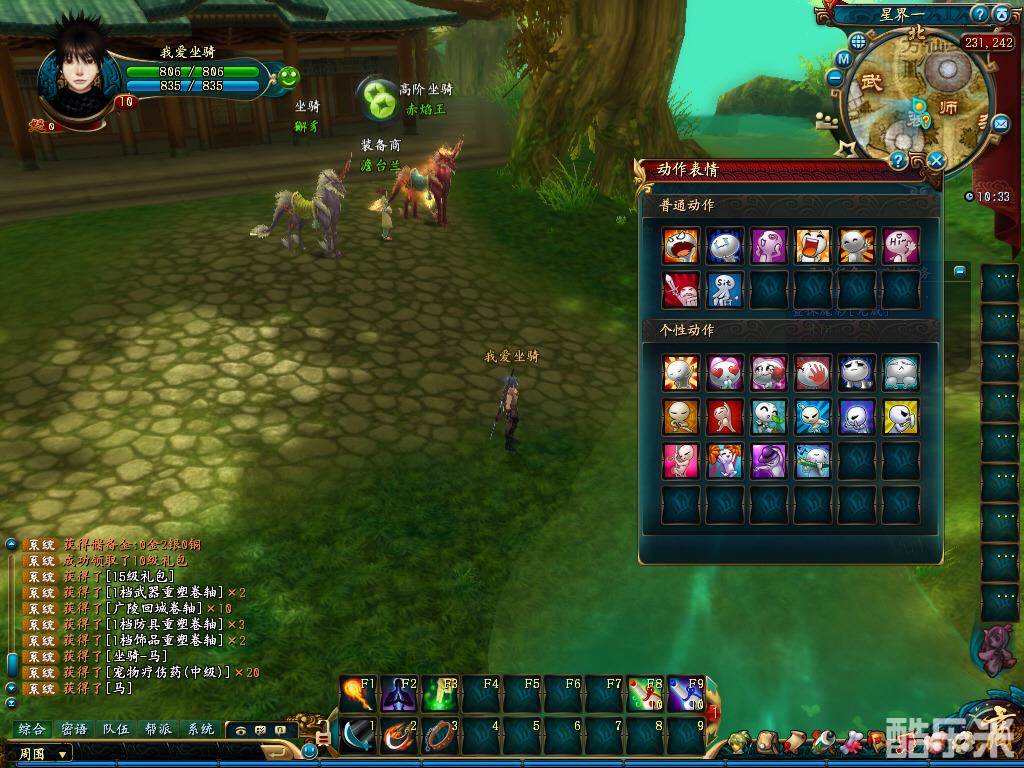Viewport: 1024px width, 768px height.
Task: Use the green skill on F3
Action: pos(439,694)
